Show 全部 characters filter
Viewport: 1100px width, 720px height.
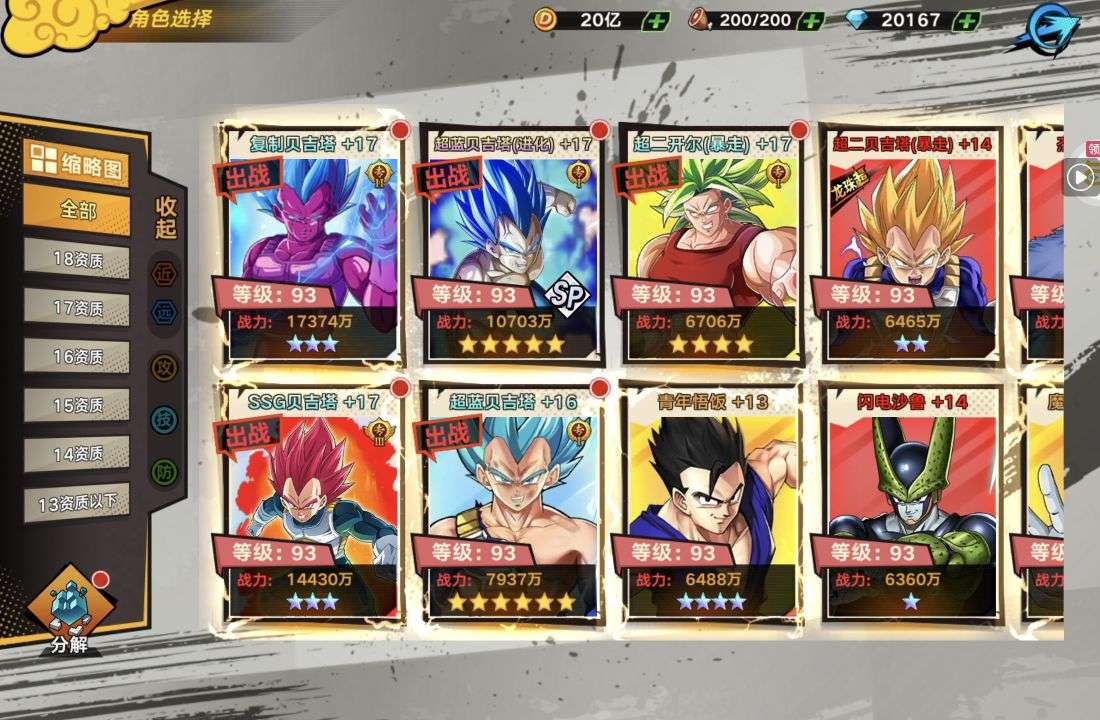click(x=77, y=211)
